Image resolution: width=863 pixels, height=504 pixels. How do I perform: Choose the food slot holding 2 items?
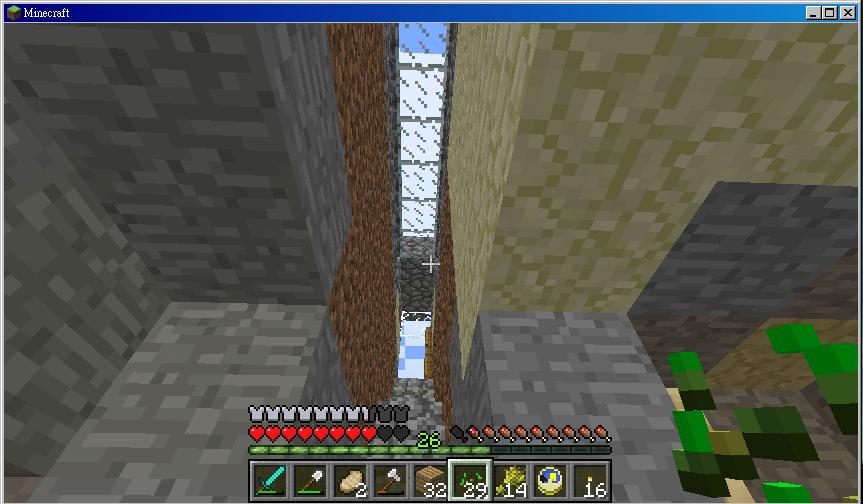350,480
